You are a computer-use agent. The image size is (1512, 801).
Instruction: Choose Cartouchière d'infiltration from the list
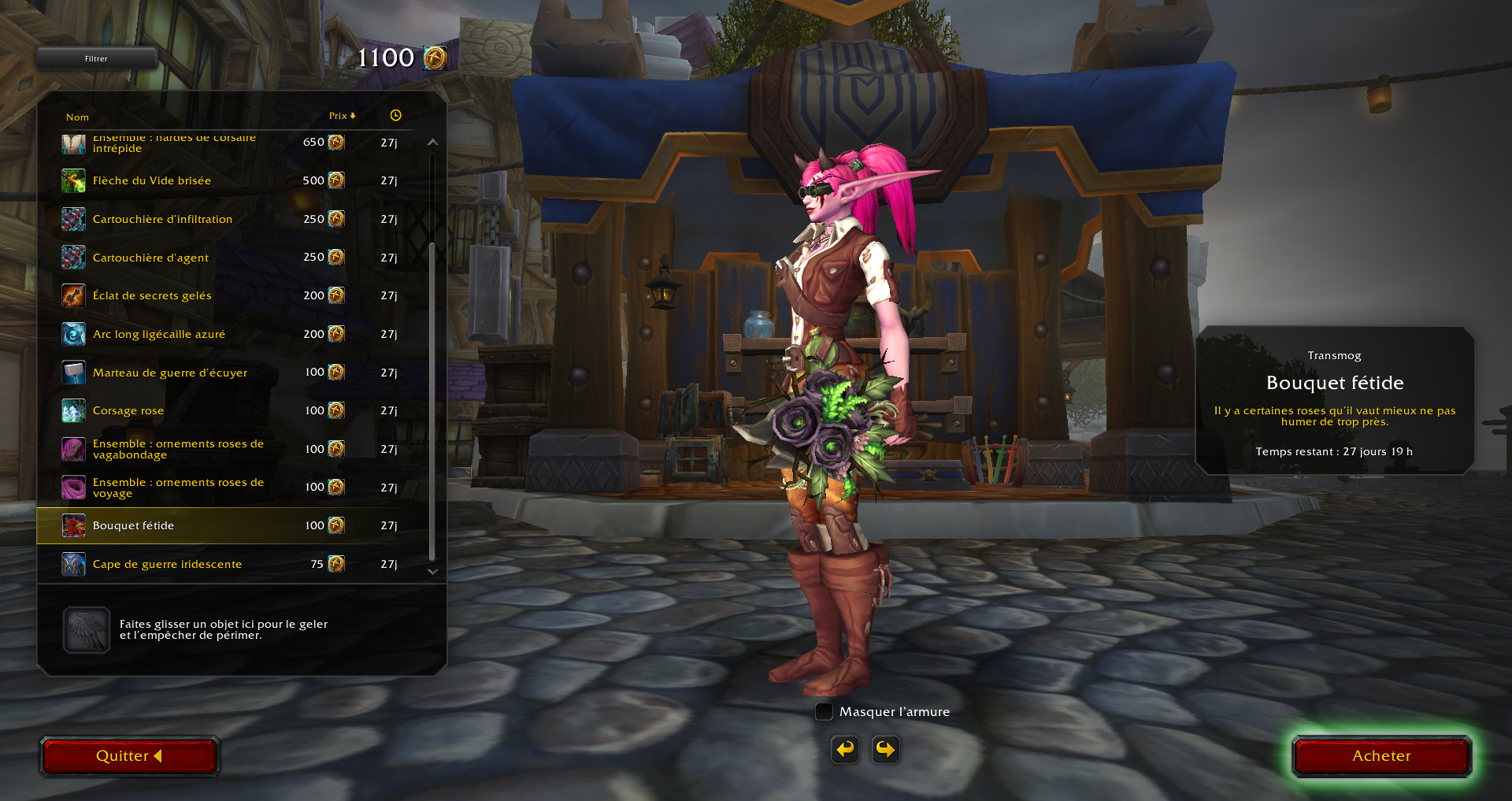tap(162, 219)
